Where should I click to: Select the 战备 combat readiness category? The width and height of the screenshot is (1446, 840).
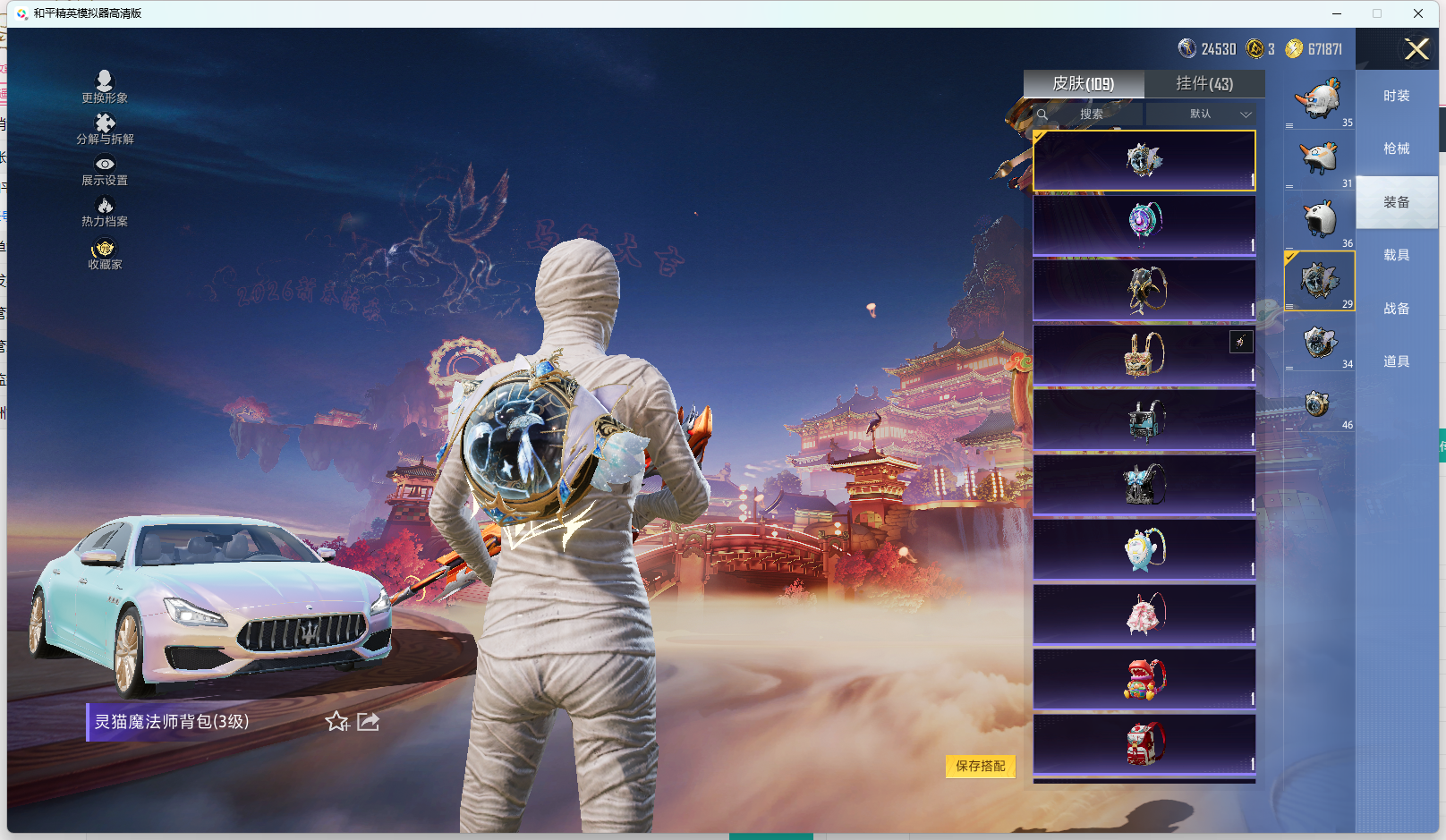pyautogui.click(x=1396, y=309)
